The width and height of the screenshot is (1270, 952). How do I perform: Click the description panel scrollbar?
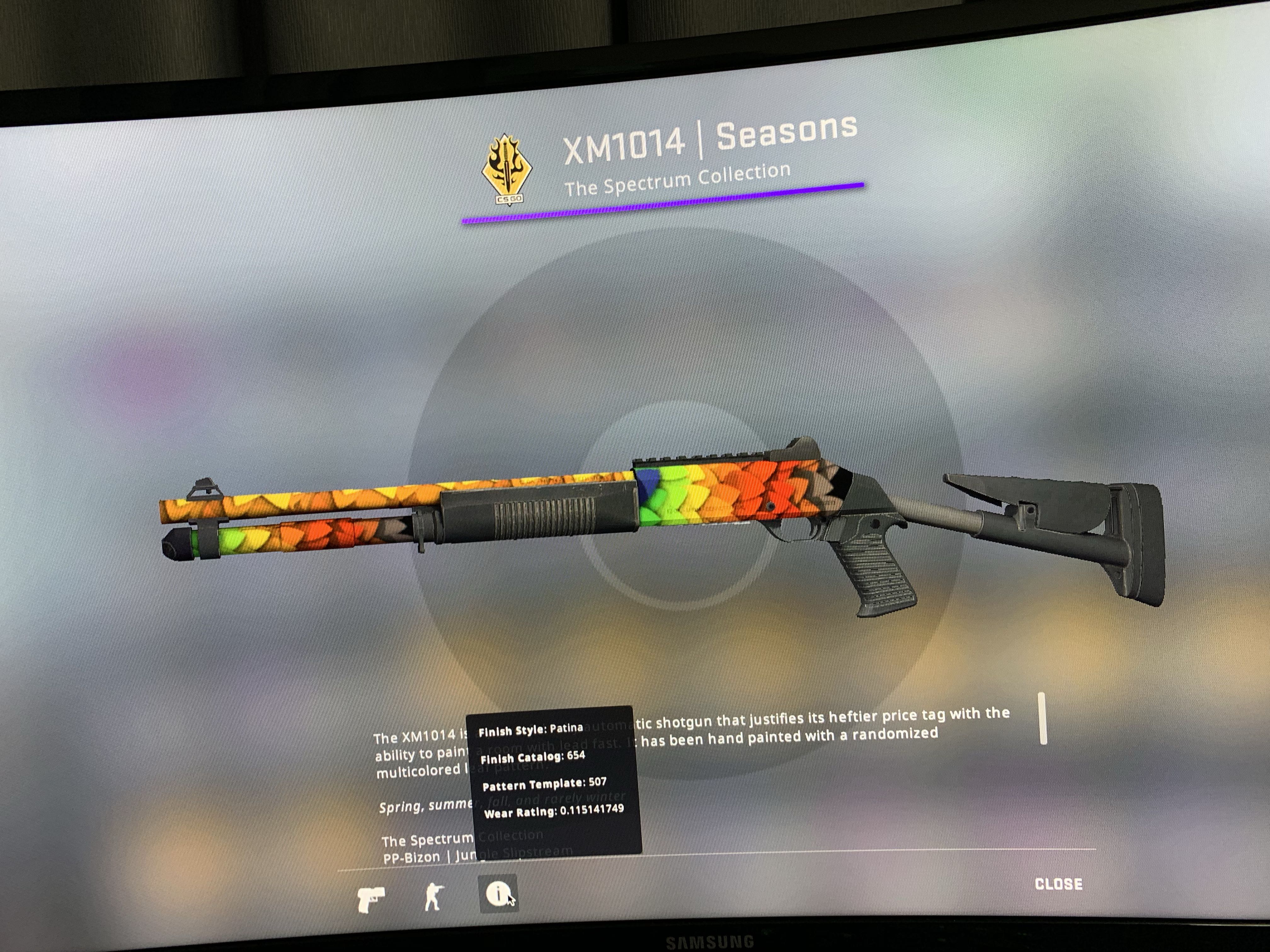point(1043,718)
